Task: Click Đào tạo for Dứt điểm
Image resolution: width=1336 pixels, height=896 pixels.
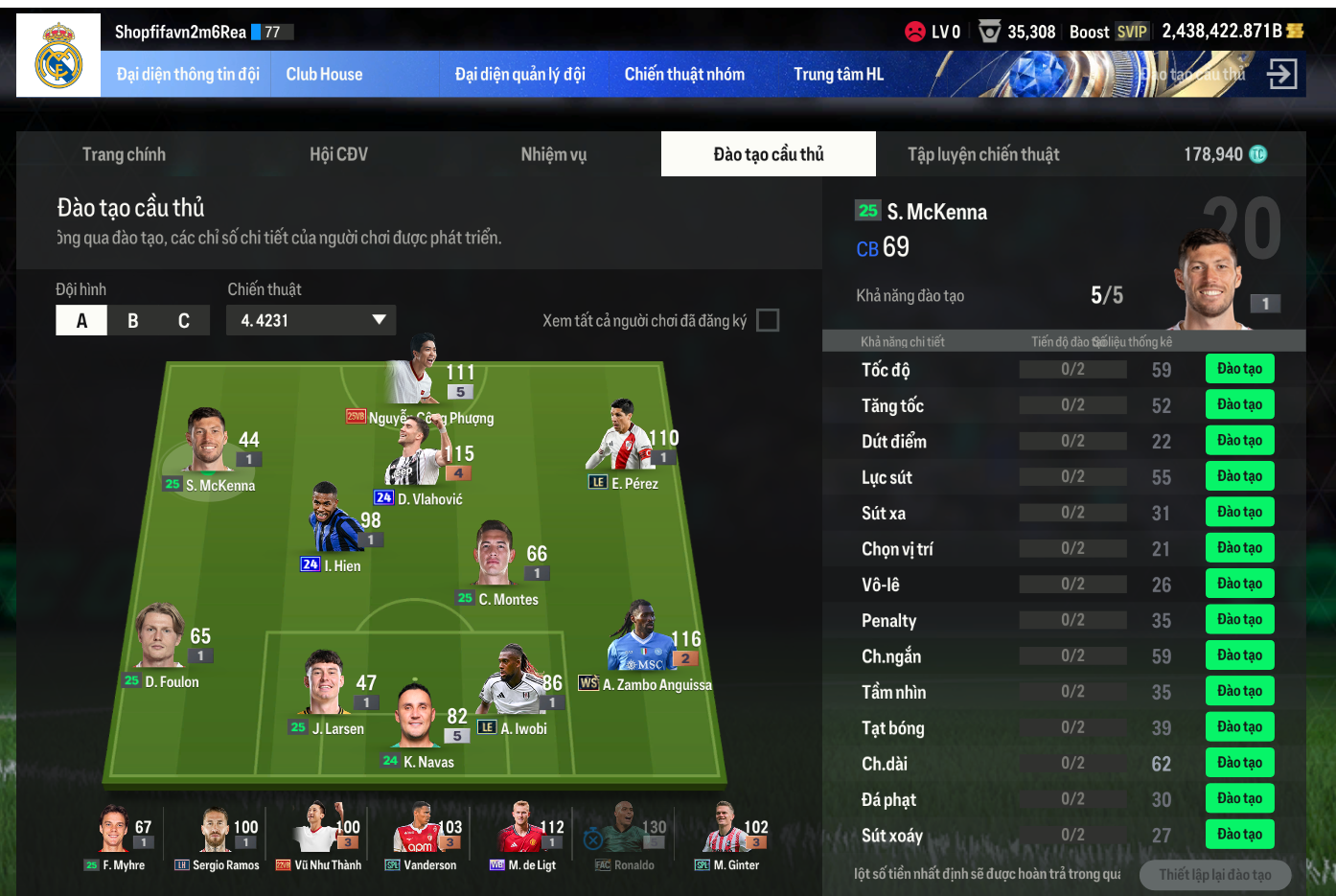Action: point(1239,441)
